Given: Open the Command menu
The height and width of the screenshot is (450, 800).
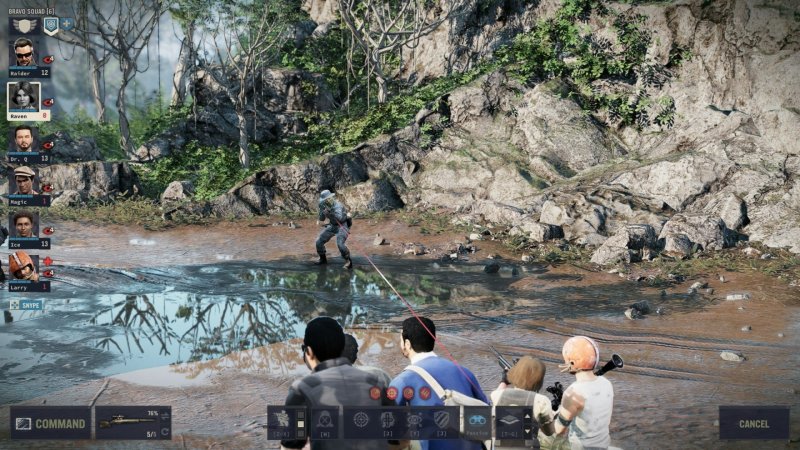Looking at the screenshot, I should (x=50, y=423).
